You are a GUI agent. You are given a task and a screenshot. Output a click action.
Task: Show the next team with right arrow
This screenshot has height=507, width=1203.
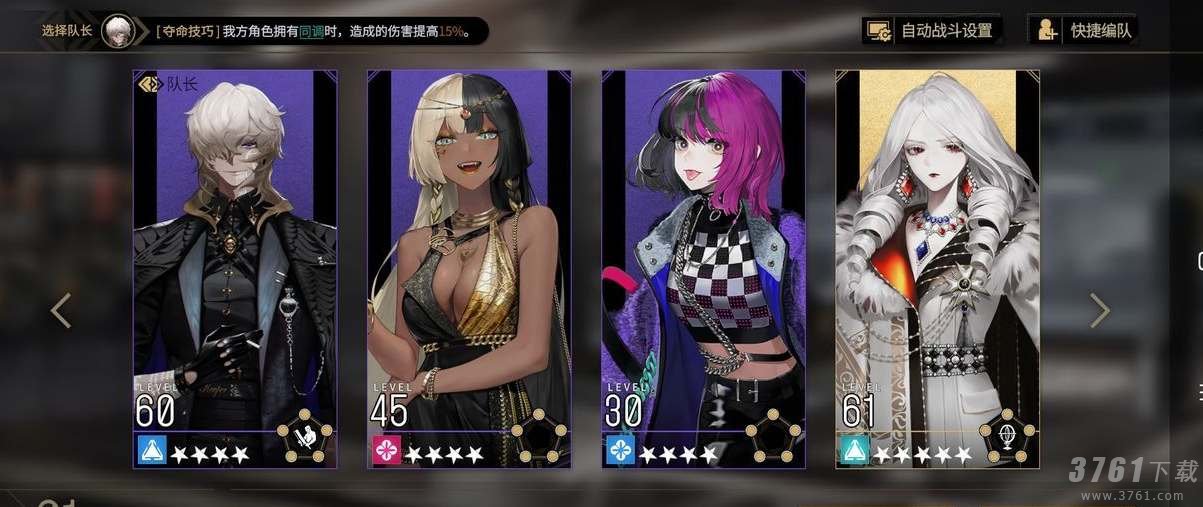coord(1100,310)
